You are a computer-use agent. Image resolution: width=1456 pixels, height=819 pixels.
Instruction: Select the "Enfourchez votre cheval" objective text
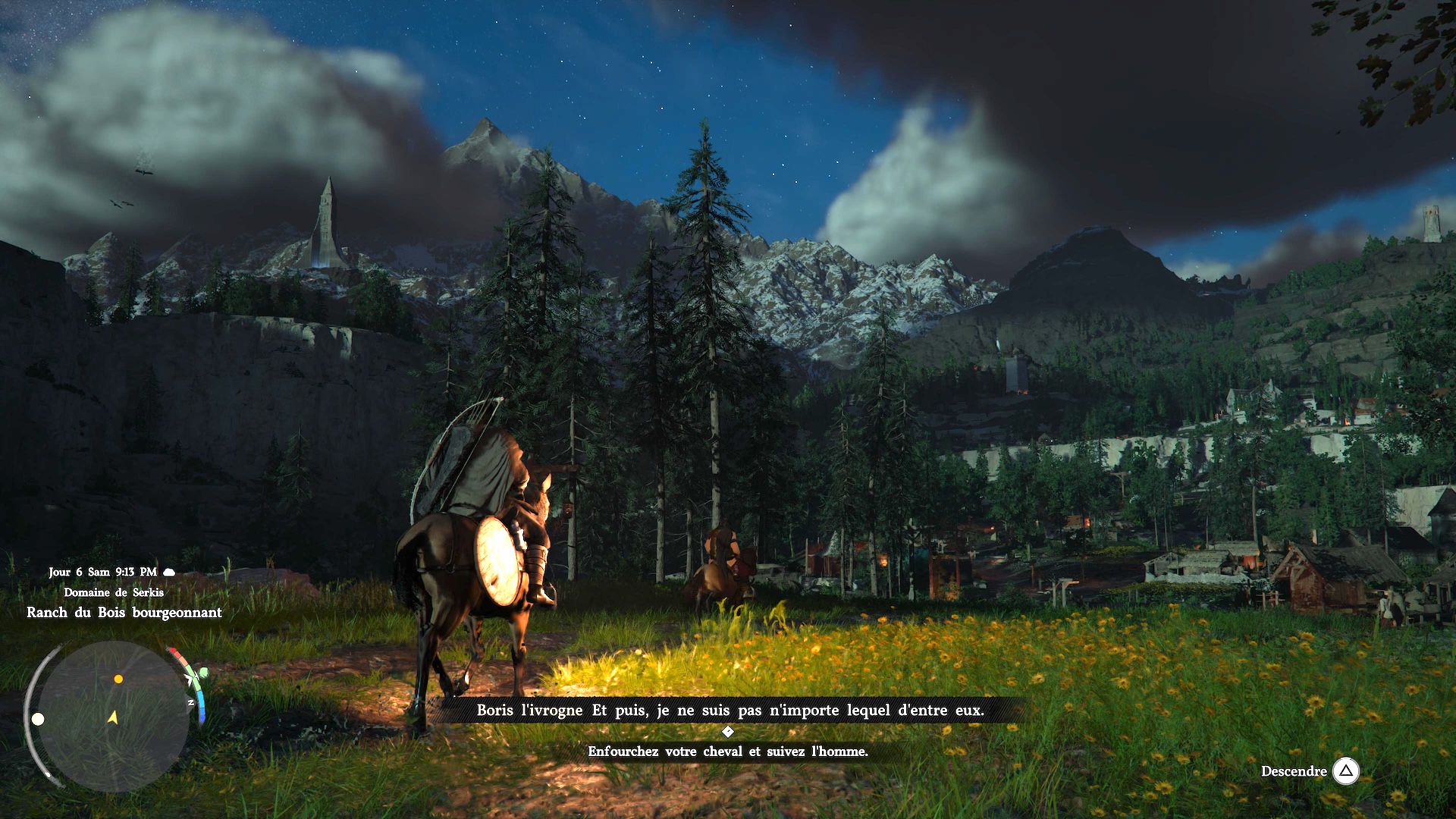[727, 752]
